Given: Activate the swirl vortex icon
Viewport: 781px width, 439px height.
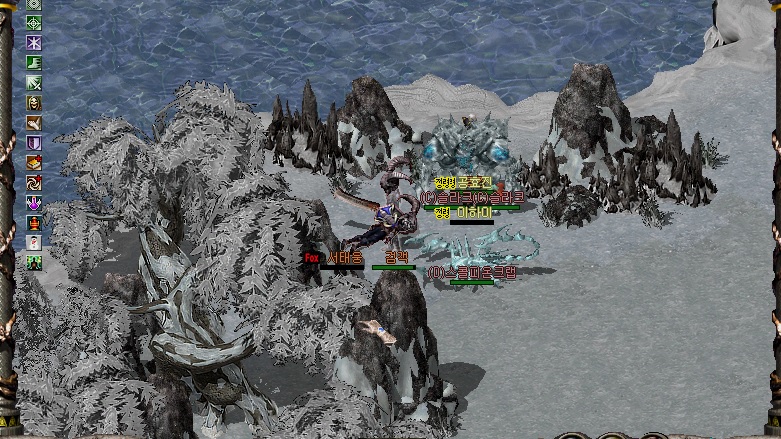Looking at the screenshot, I should 34,183.
